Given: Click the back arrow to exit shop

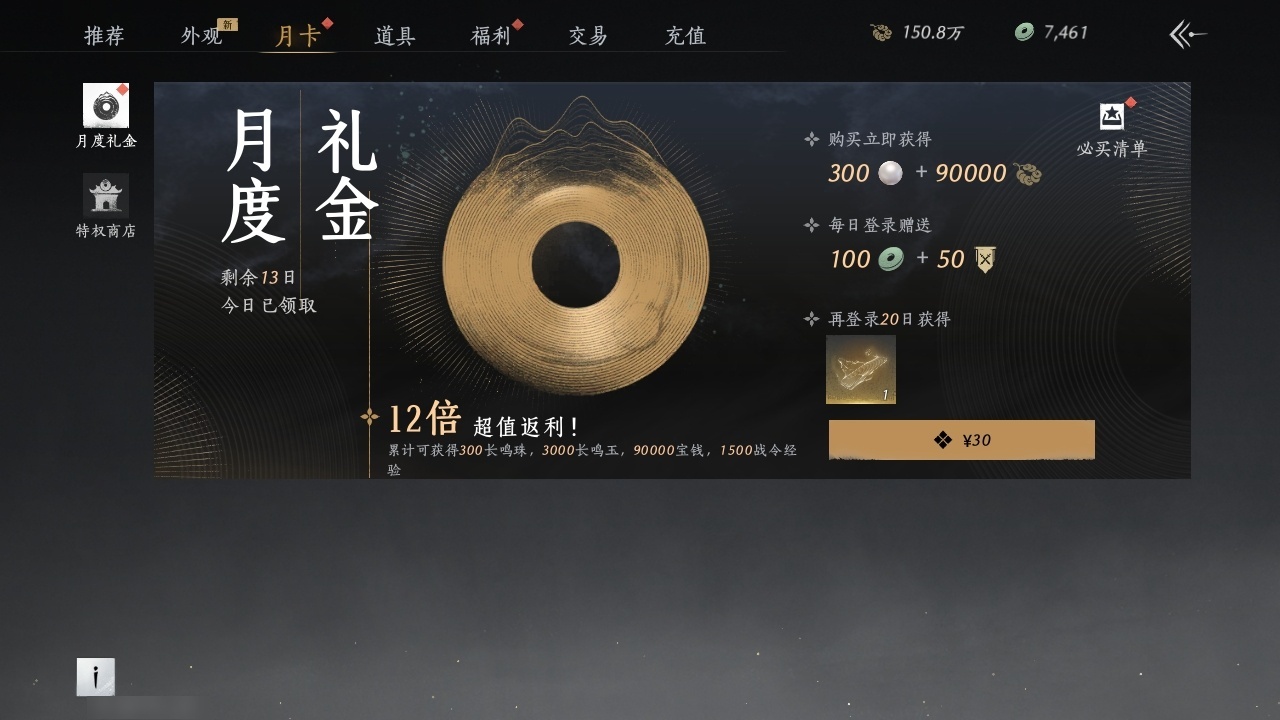Looking at the screenshot, I should point(1187,35).
